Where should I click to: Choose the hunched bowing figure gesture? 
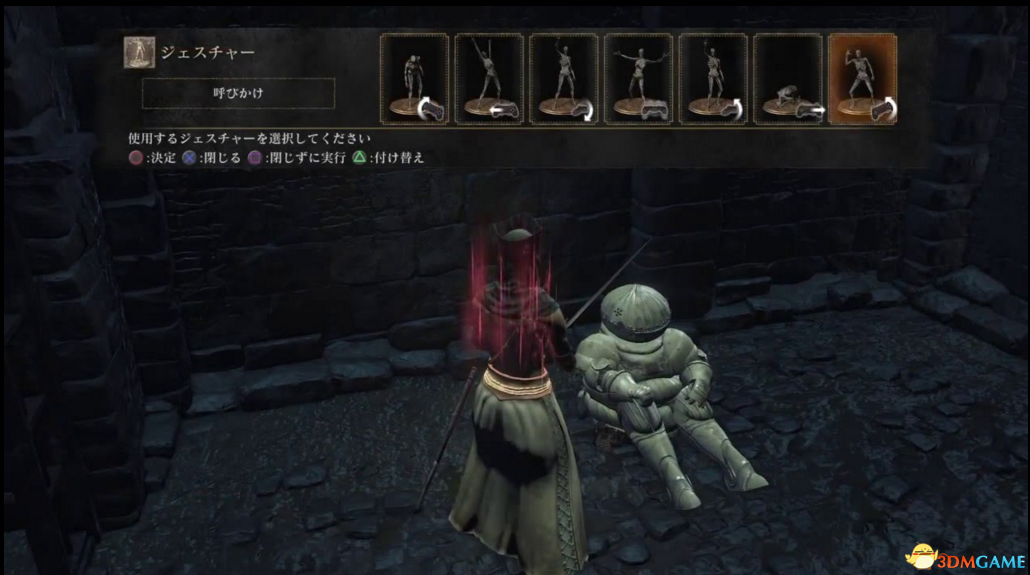tap(414, 79)
